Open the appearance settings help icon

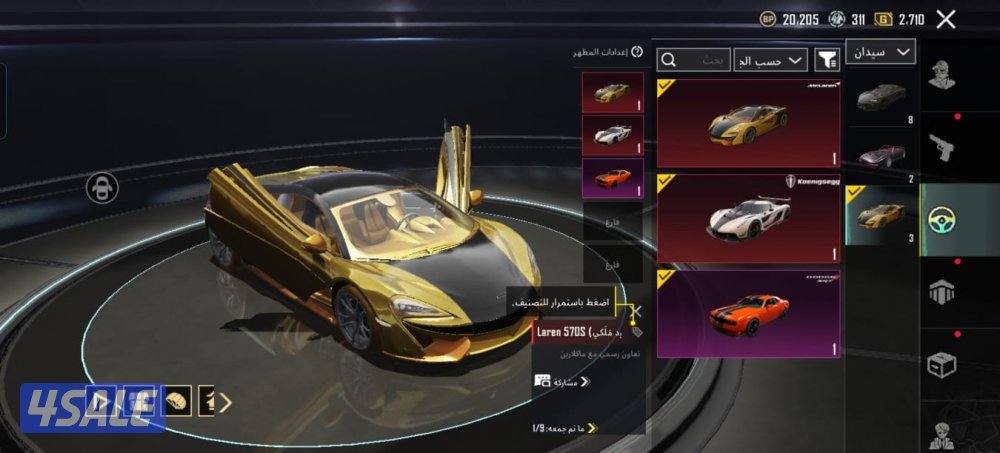click(637, 51)
